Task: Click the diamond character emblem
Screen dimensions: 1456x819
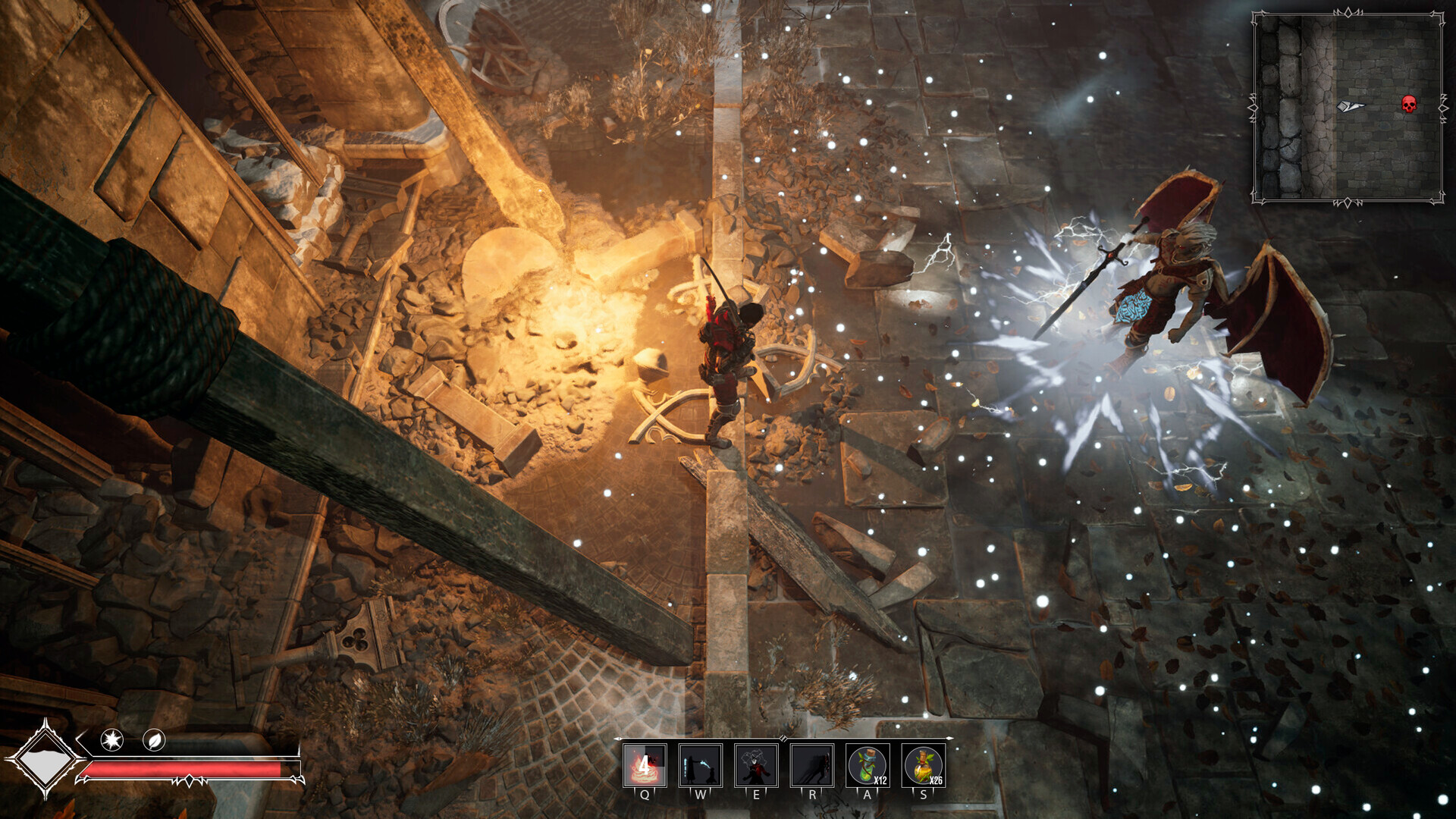Action: click(45, 759)
